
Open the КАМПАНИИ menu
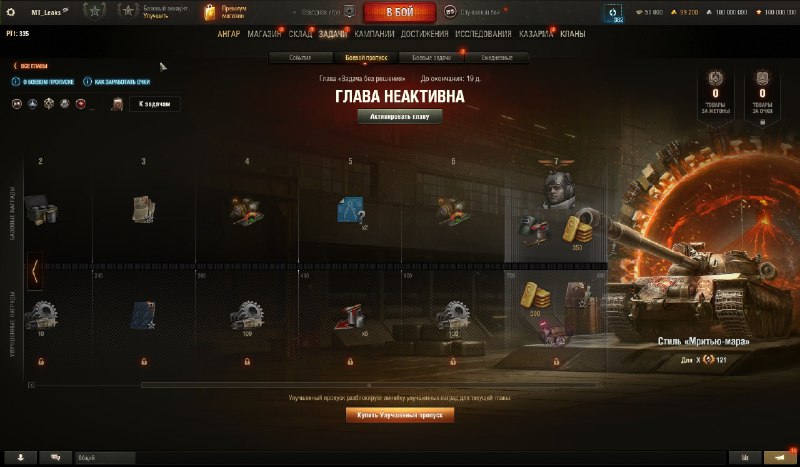pyautogui.click(x=375, y=34)
